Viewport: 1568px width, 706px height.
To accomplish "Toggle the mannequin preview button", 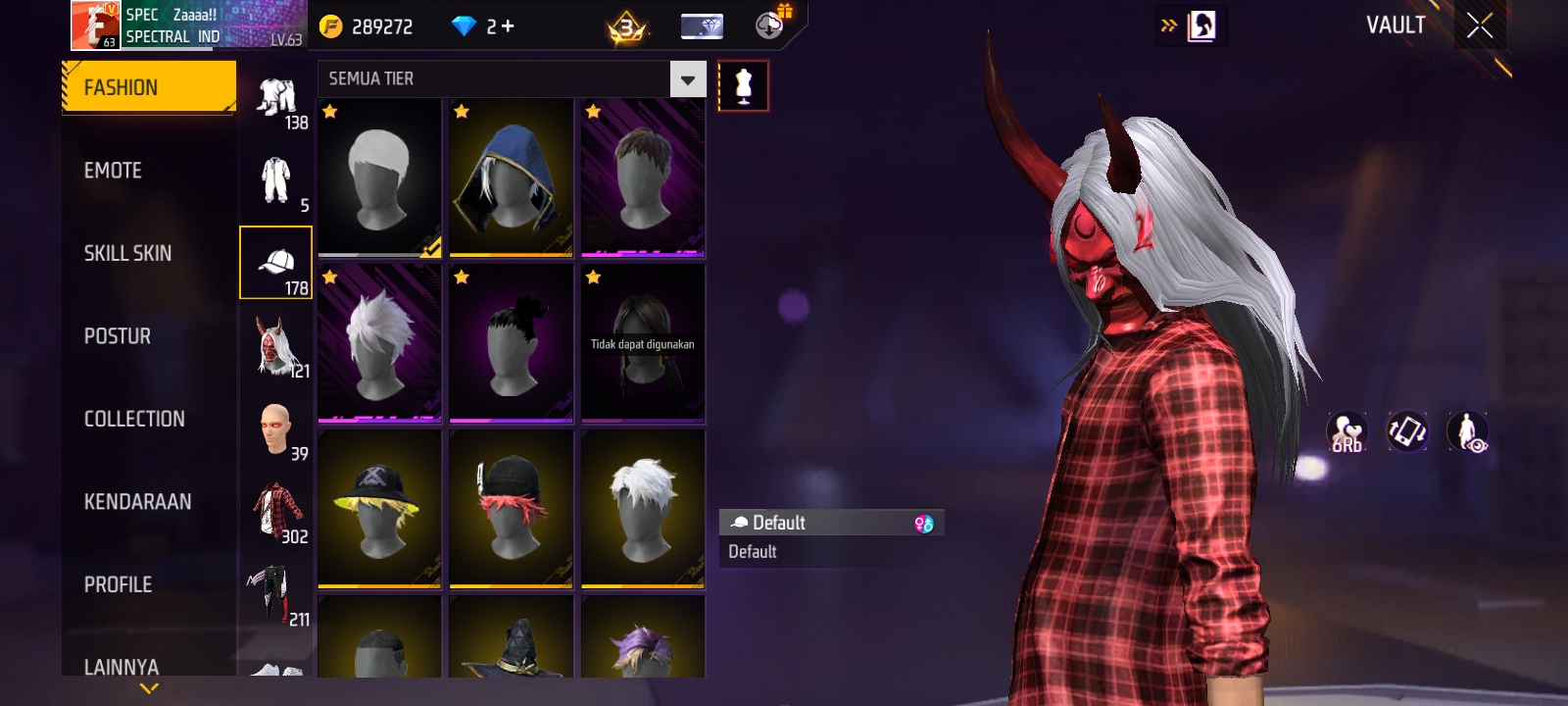I will (x=743, y=86).
